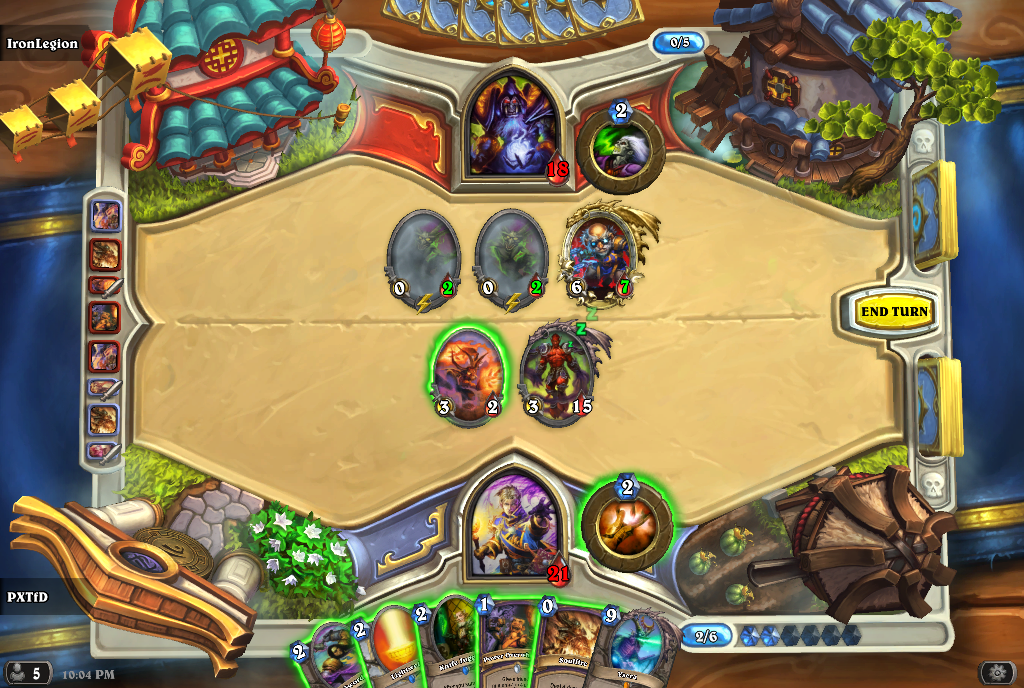The height and width of the screenshot is (688, 1024).
Task: Select your 3/2 Flame Imp minion
Action: pyautogui.click(x=466, y=376)
